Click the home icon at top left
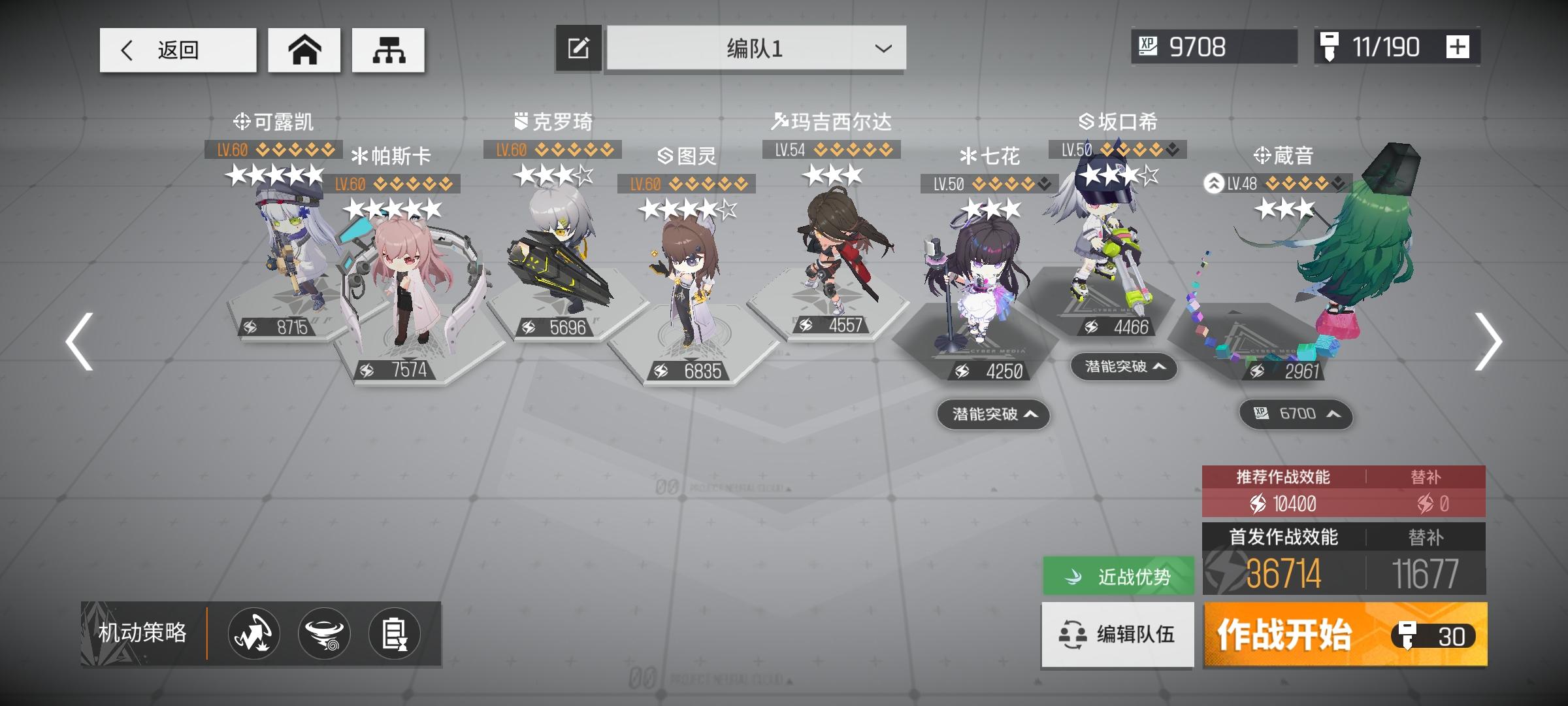Image resolution: width=1568 pixels, height=706 pixels. click(x=304, y=49)
